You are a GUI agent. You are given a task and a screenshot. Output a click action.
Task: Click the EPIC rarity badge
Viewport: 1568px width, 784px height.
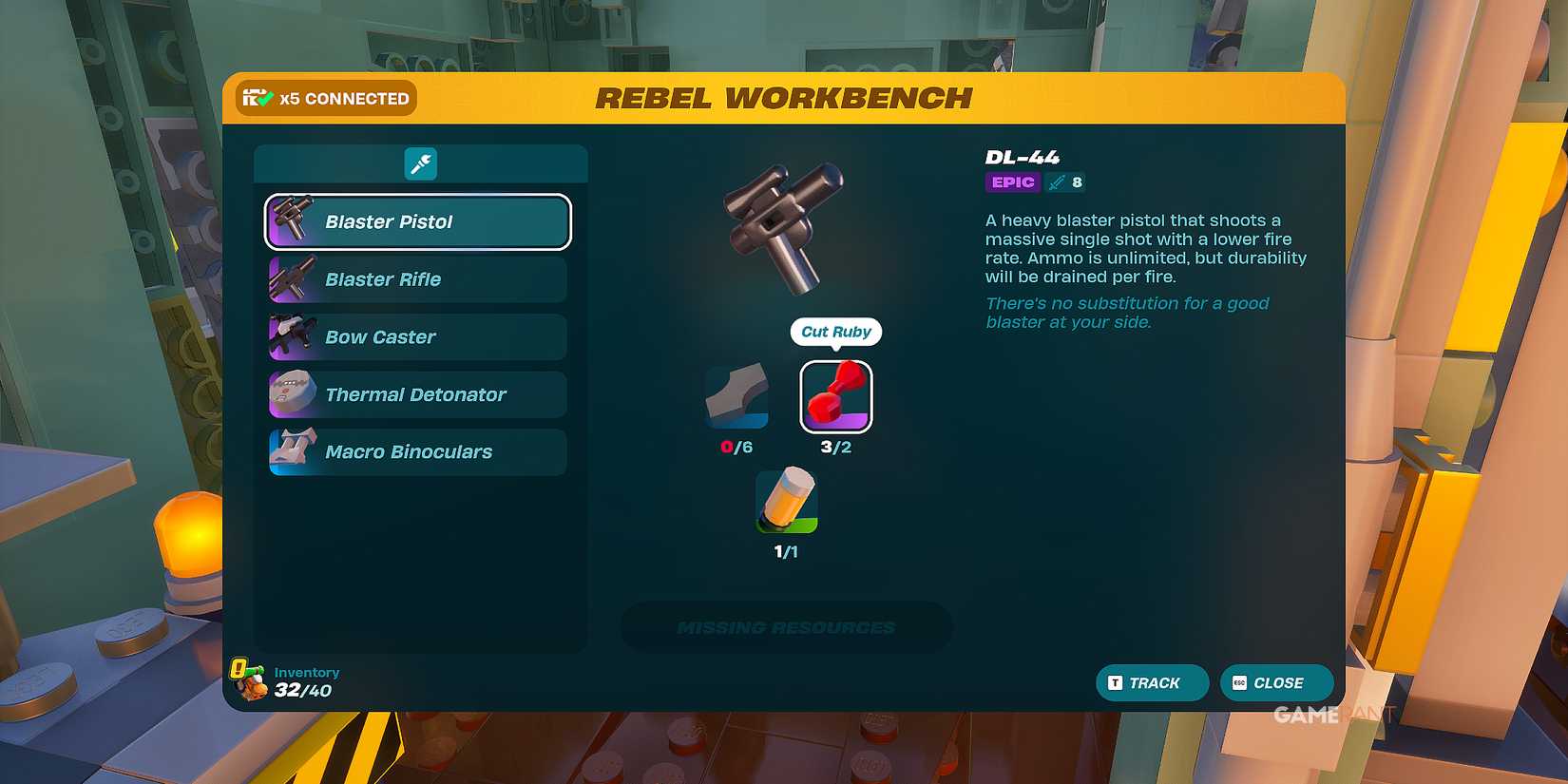(1012, 182)
